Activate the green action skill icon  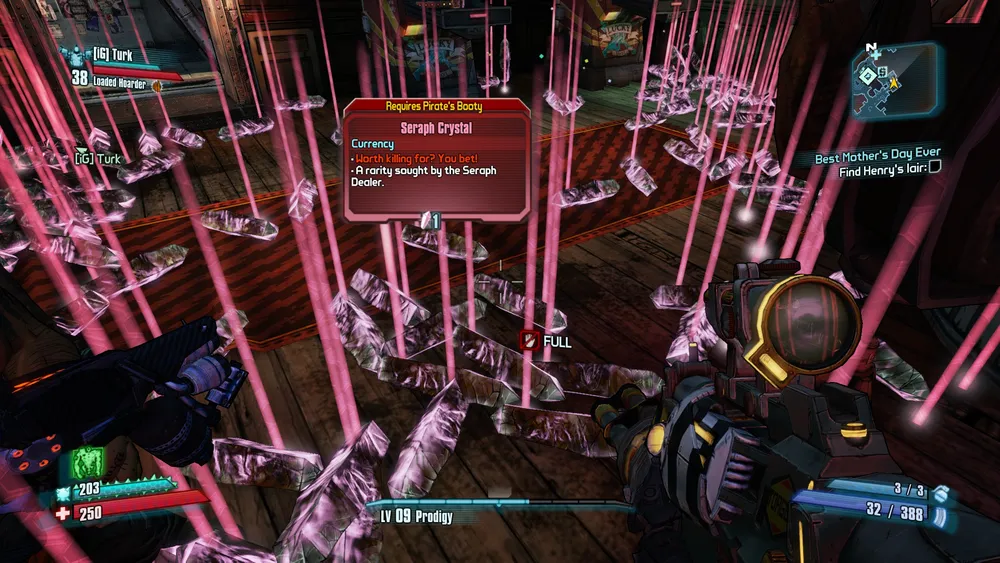click(x=87, y=464)
